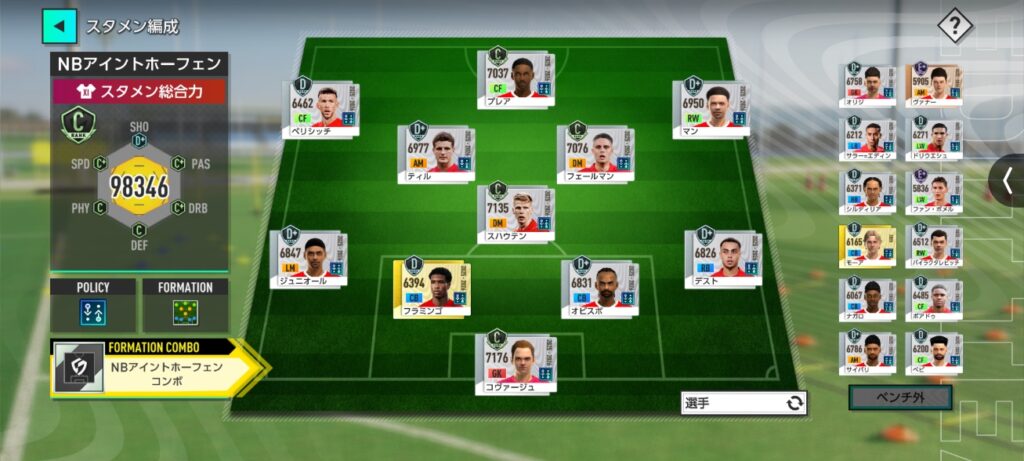
Task: Select bench player ヴァナー card
Action: pyautogui.click(x=935, y=84)
